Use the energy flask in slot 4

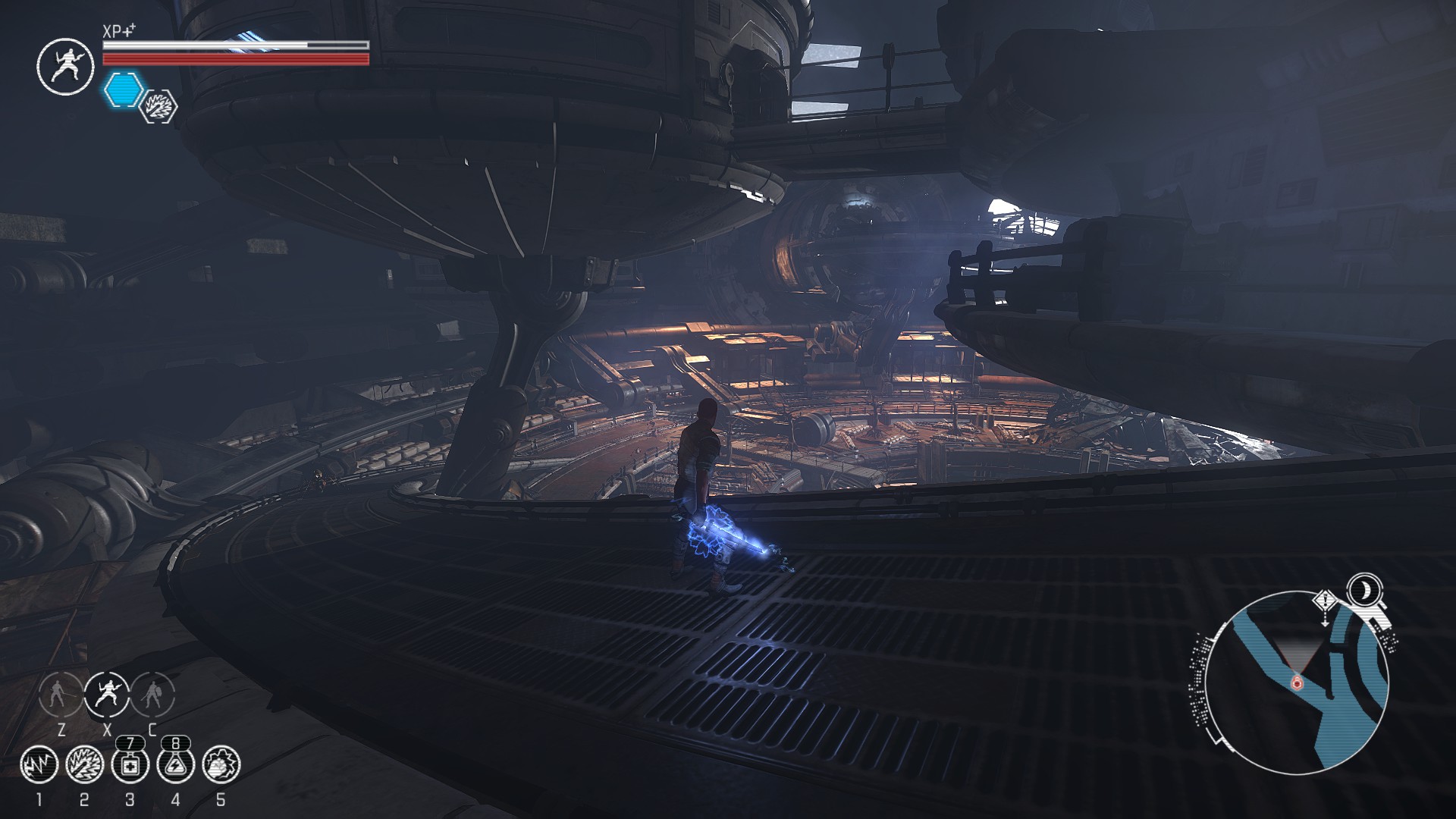(175, 764)
